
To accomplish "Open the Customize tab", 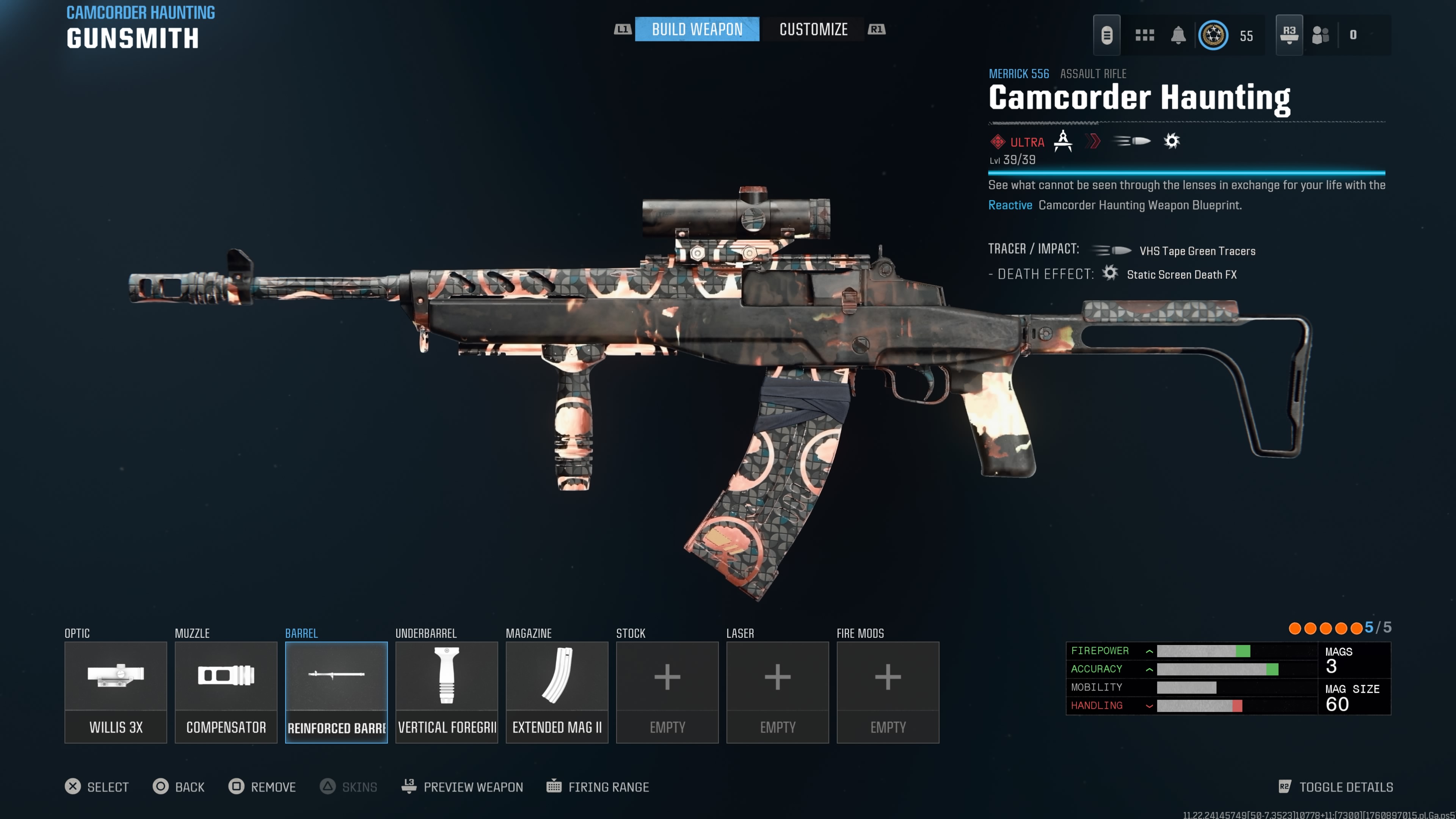I will 813,30.
